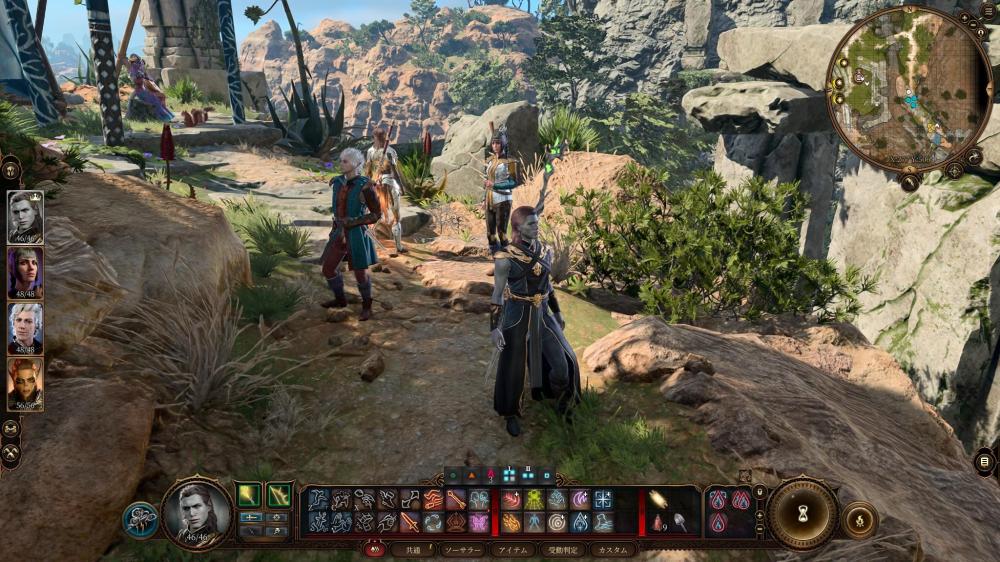Screen dimensions: 1000x562
Task: Select the カスタム hotbar tab
Action: coord(612,550)
